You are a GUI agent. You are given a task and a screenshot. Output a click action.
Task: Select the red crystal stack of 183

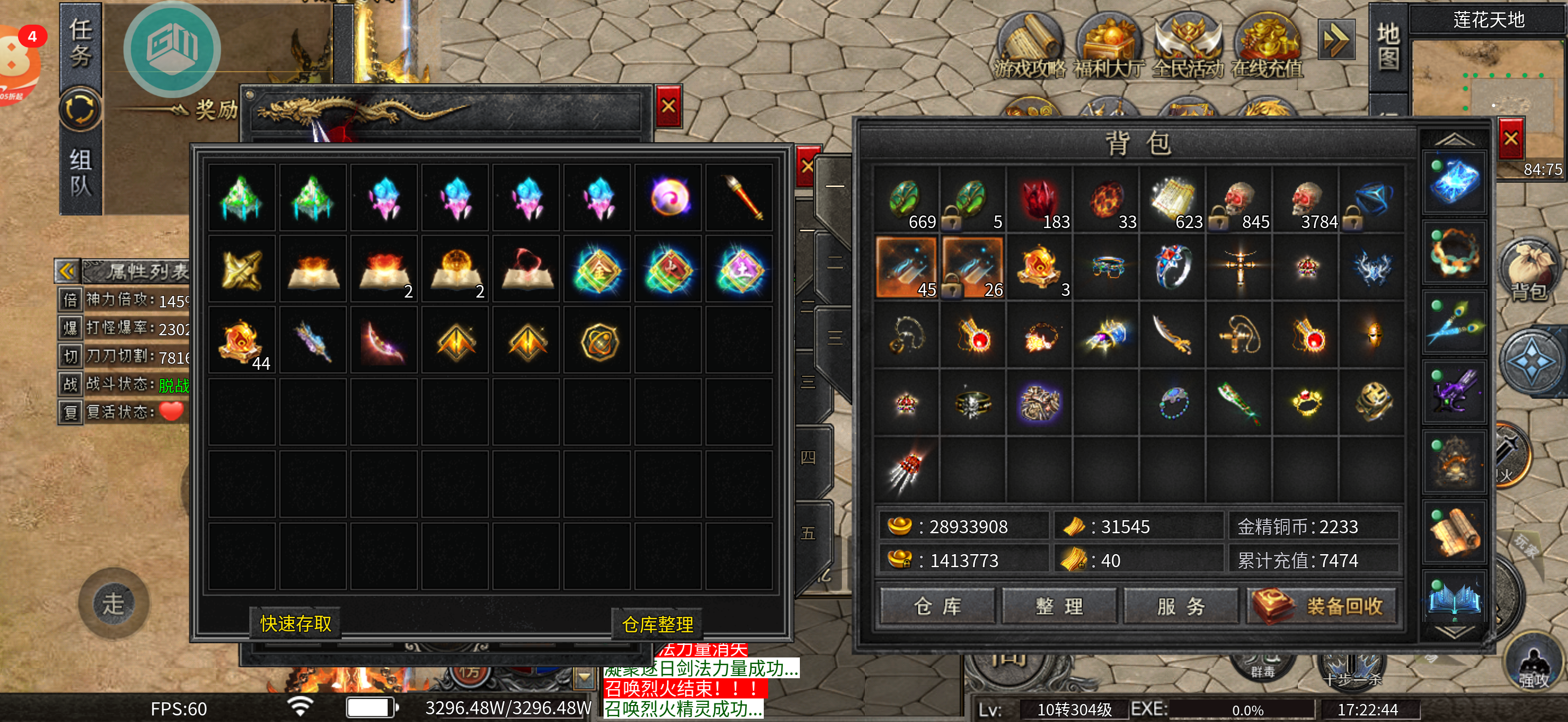(x=1040, y=200)
